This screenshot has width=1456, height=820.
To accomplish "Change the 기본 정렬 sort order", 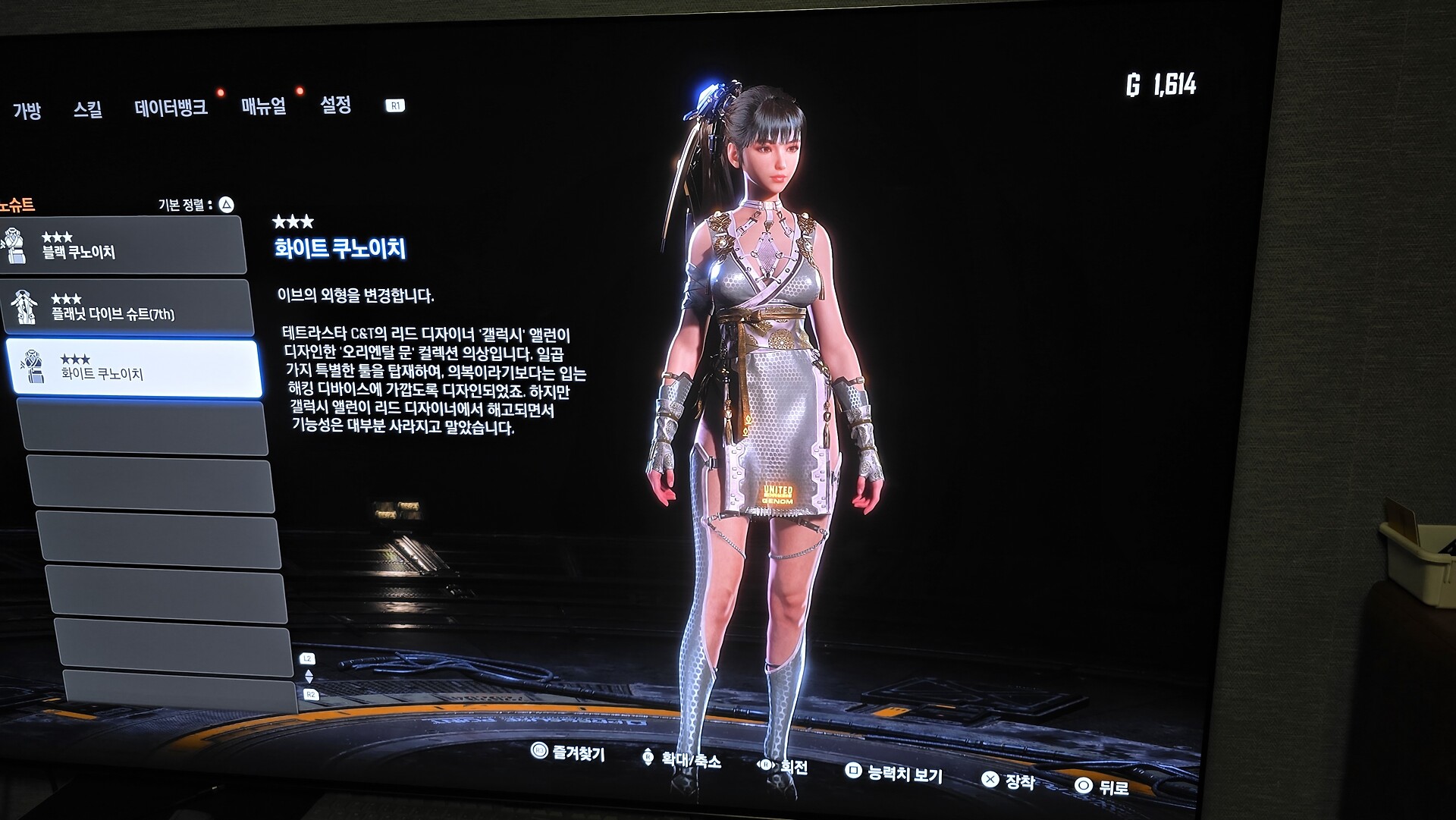I will pyautogui.click(x=195, y=205).
